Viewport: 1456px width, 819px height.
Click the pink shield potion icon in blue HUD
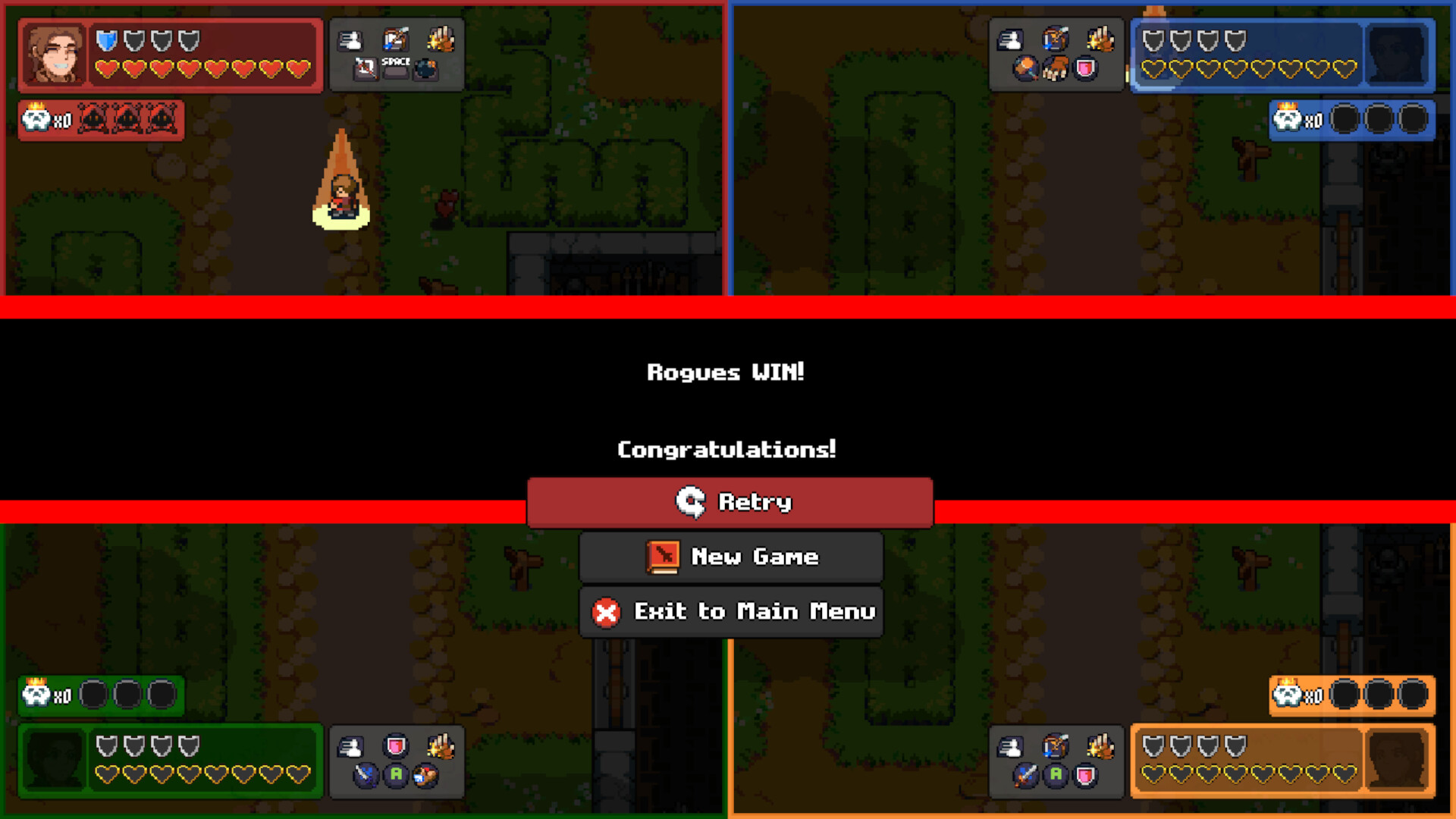[1085, 68]
